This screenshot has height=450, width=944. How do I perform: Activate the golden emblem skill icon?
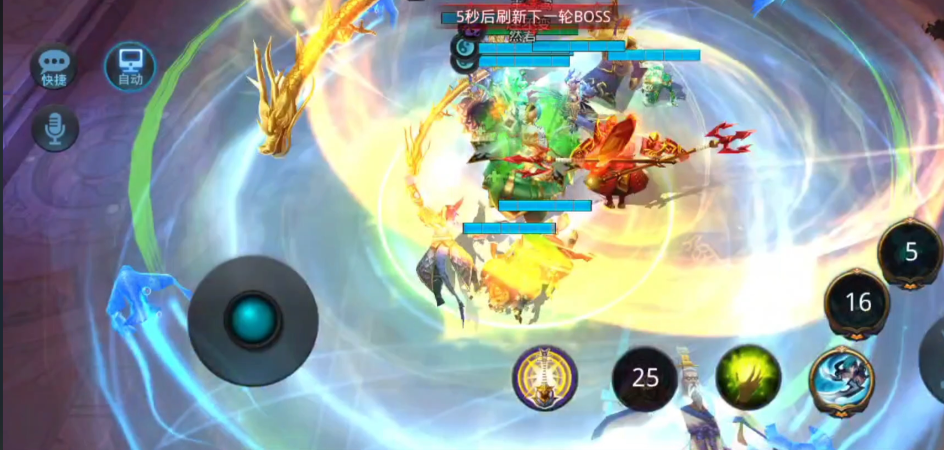[x=545, y=378]
